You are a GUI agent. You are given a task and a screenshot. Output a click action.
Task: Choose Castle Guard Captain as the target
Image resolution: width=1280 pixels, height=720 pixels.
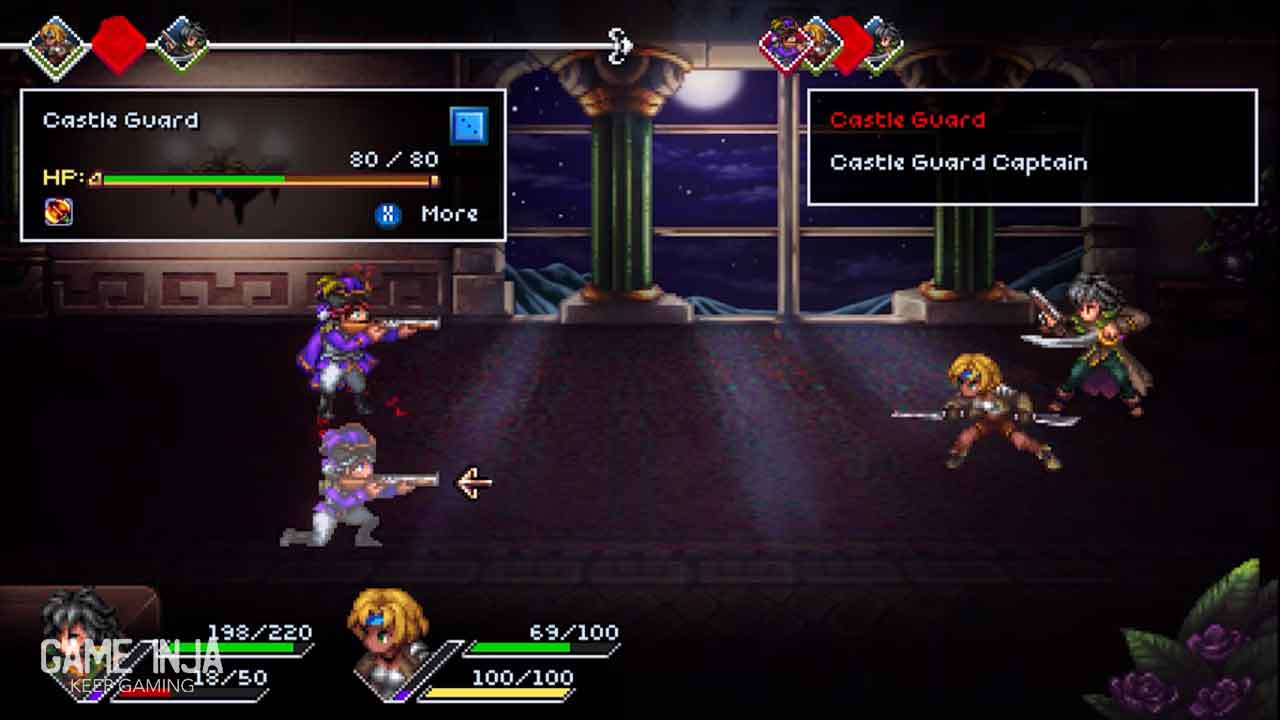pyautogui.click(x=958, y=163)
